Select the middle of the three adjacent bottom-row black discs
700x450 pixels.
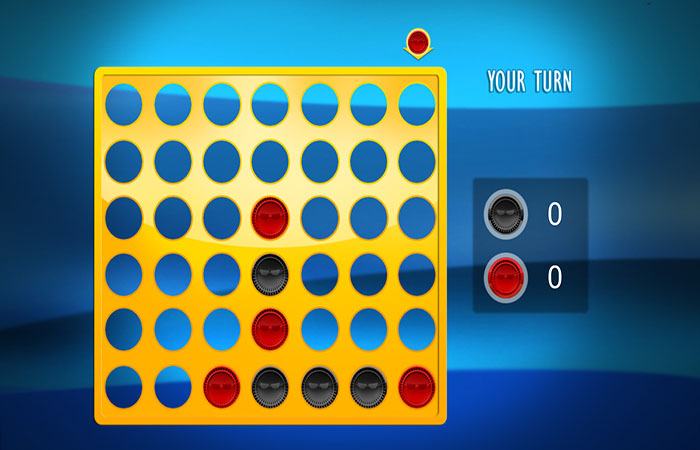point(319,387)
